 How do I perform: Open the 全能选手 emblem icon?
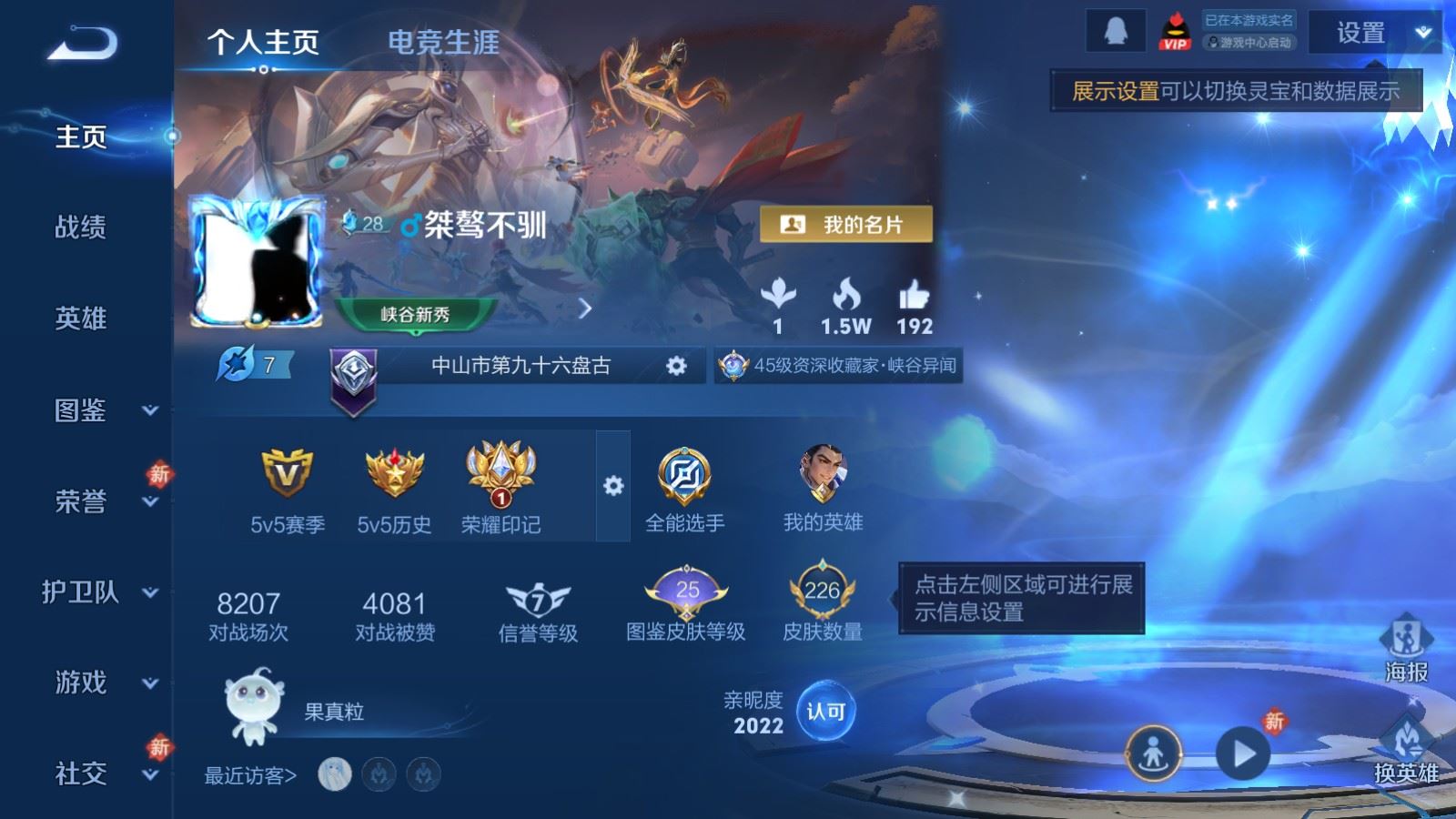[x=688, y=473]
